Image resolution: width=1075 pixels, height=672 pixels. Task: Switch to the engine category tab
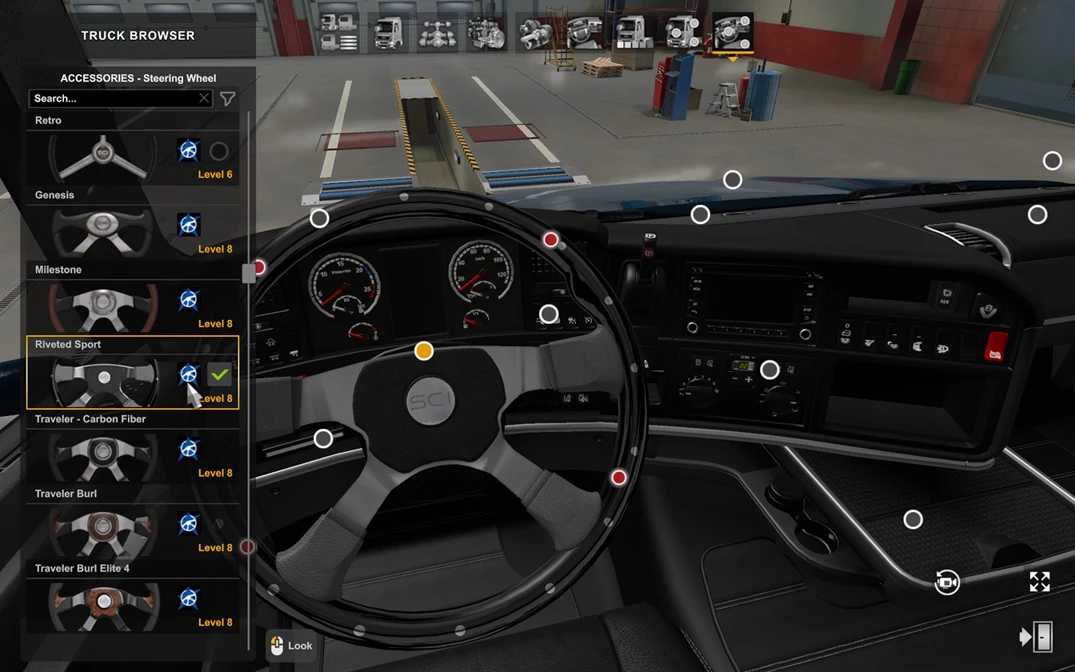coord(486,32)
